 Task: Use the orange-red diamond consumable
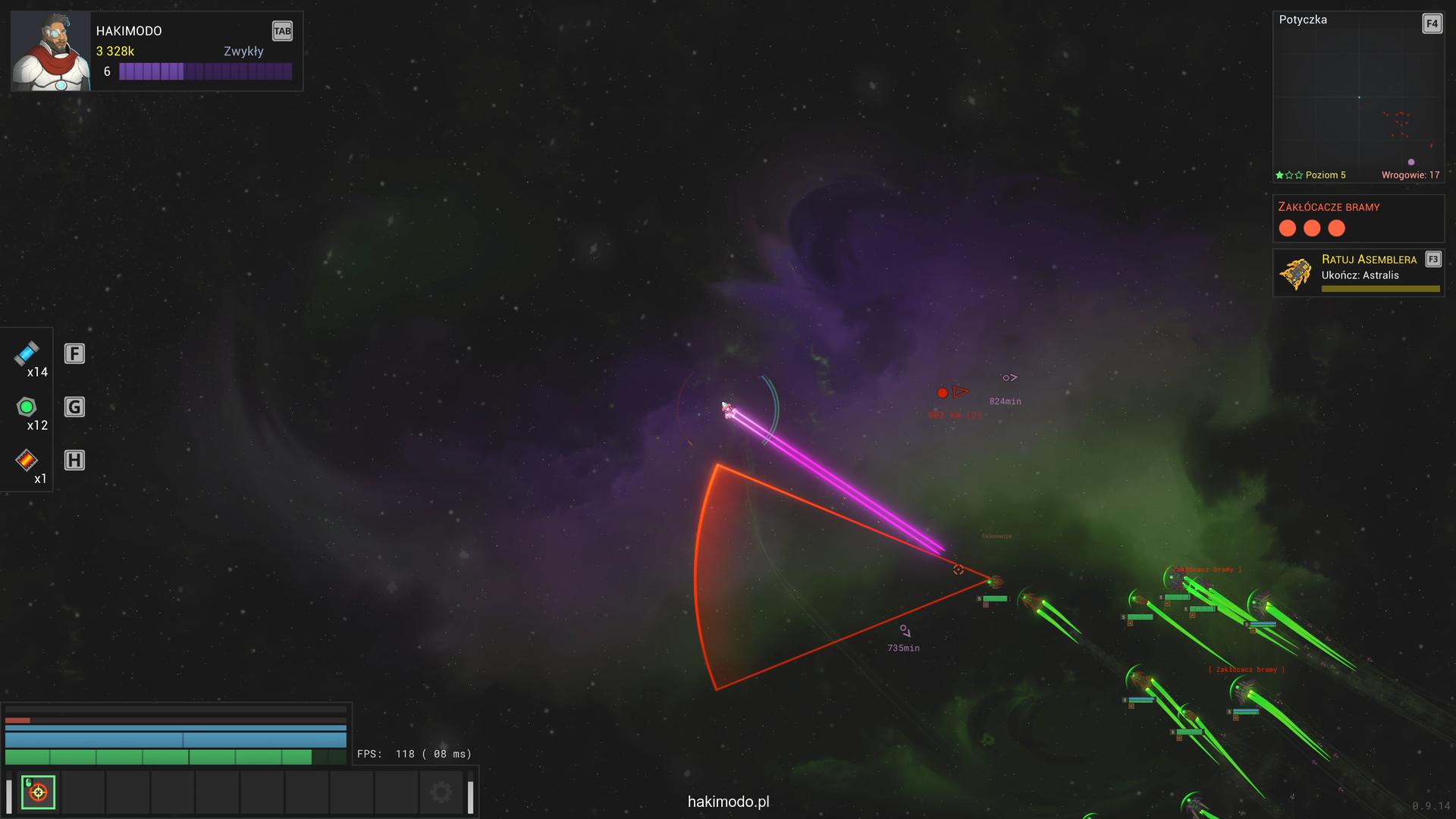point(27,460)
